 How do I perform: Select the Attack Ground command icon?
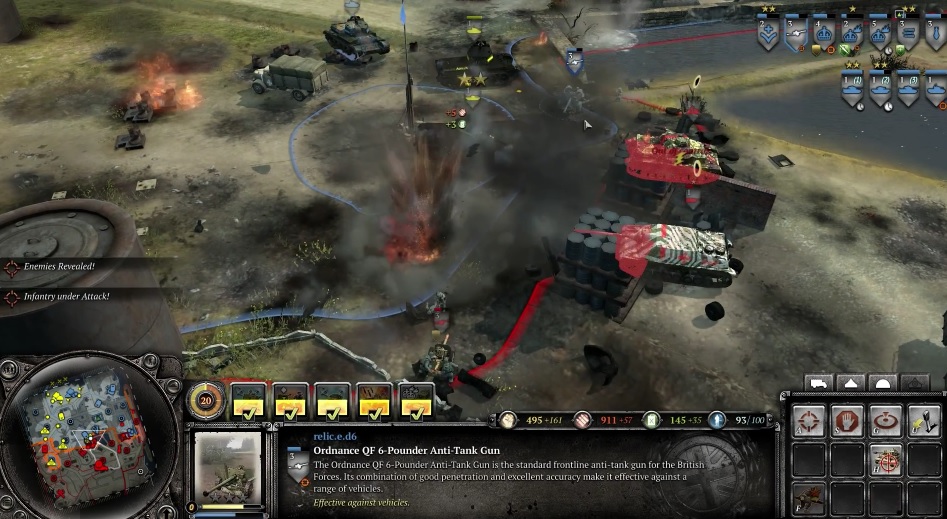pos(886,421)
